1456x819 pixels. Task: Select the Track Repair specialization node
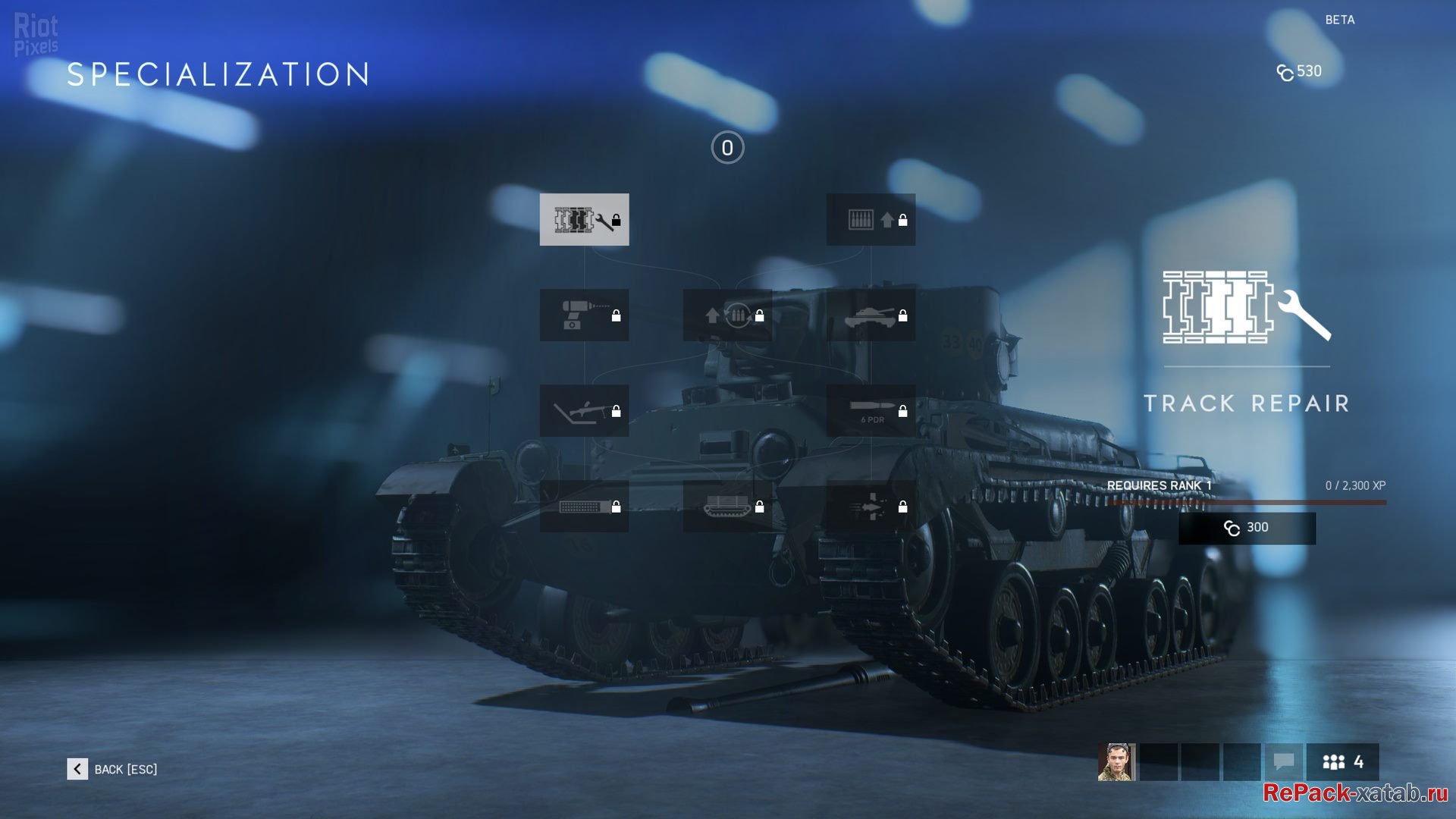584,220
